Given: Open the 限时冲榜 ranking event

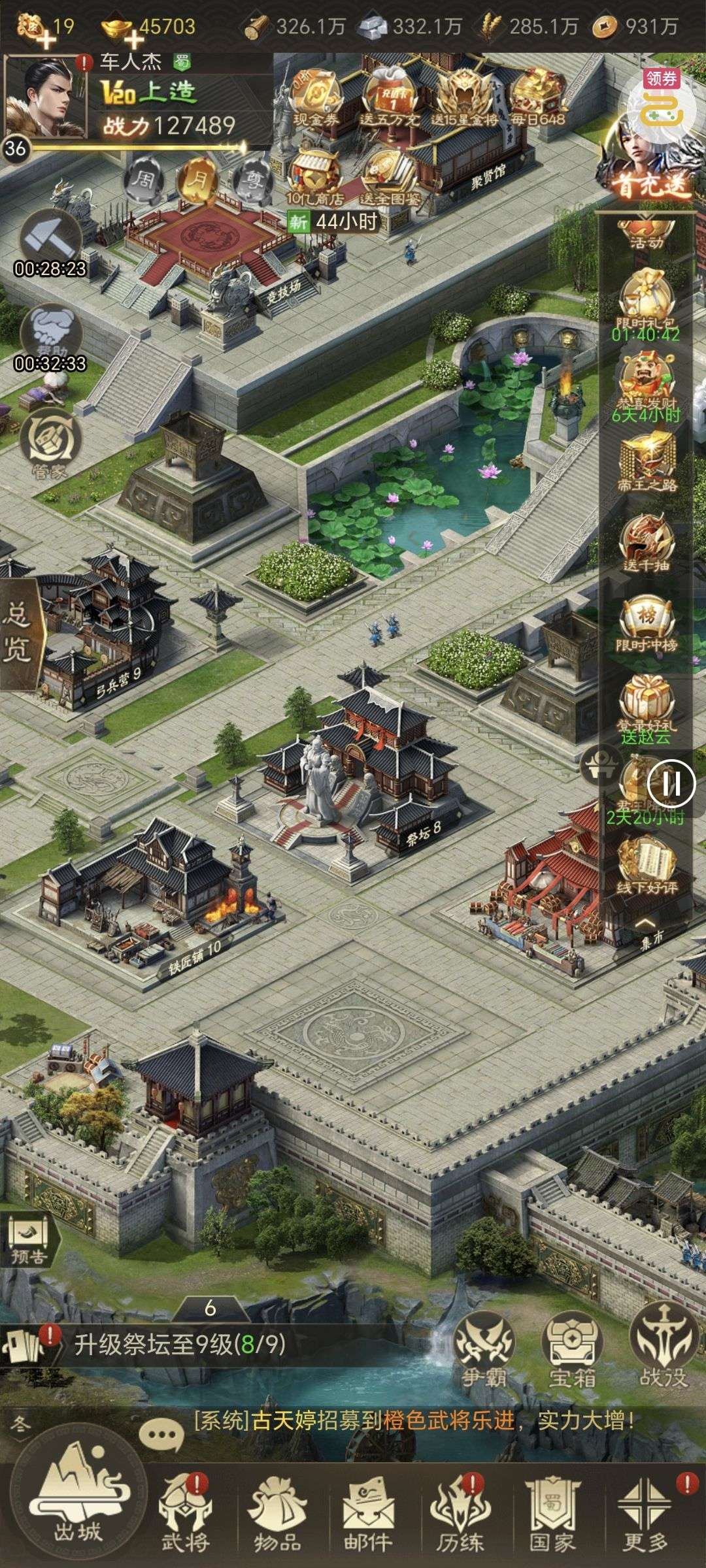Looking at the screenshot, I should click(x=647, y=624).
